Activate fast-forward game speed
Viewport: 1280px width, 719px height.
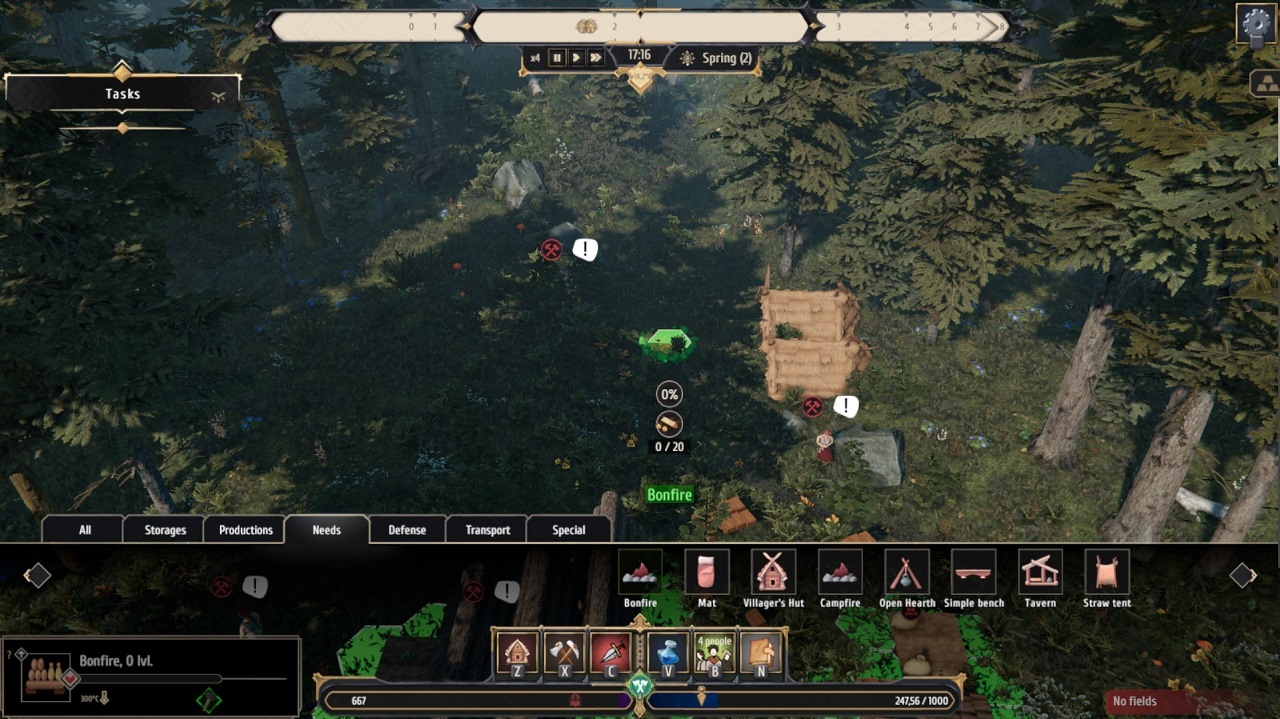pos(596,58)
